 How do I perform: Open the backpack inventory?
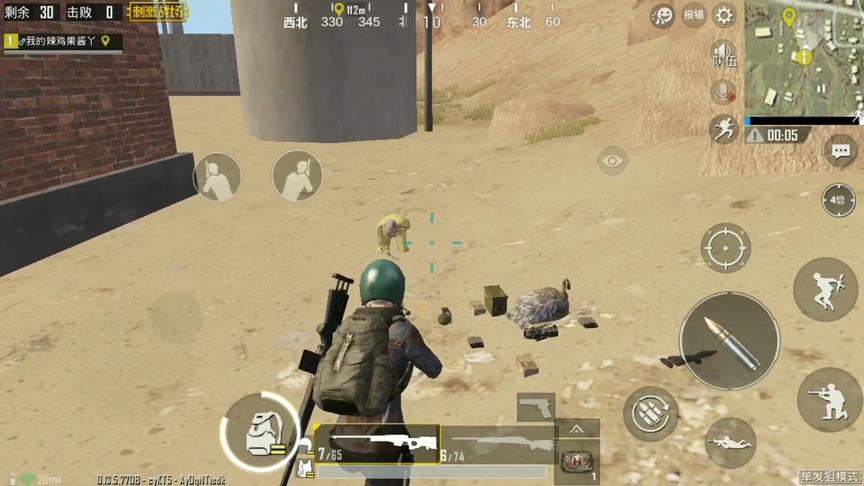tap(257, 433)
